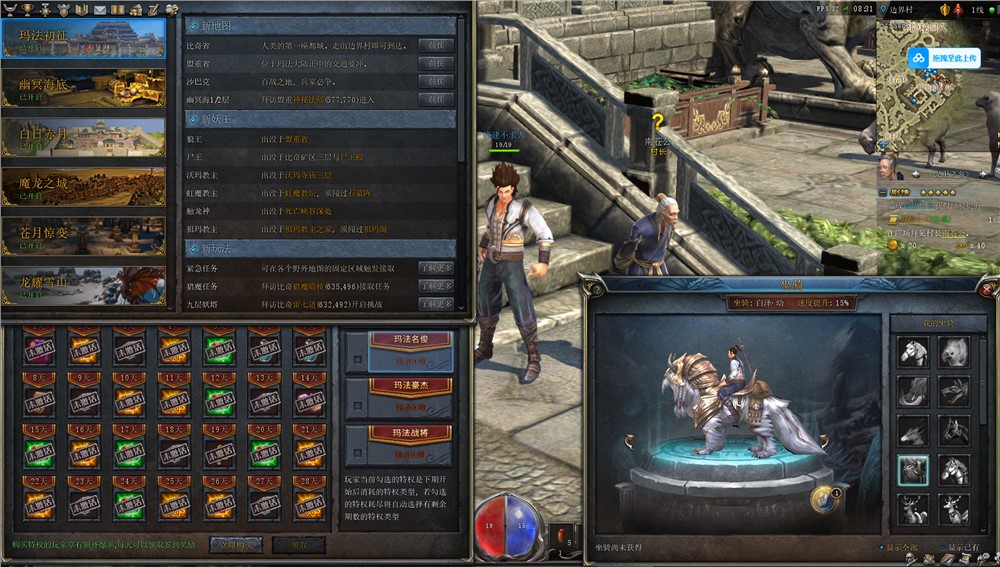The height and width of the screenshot is (567, 1000).
Task: Select the 龙耀雪山 chapter banner
Action: point(84,285)
